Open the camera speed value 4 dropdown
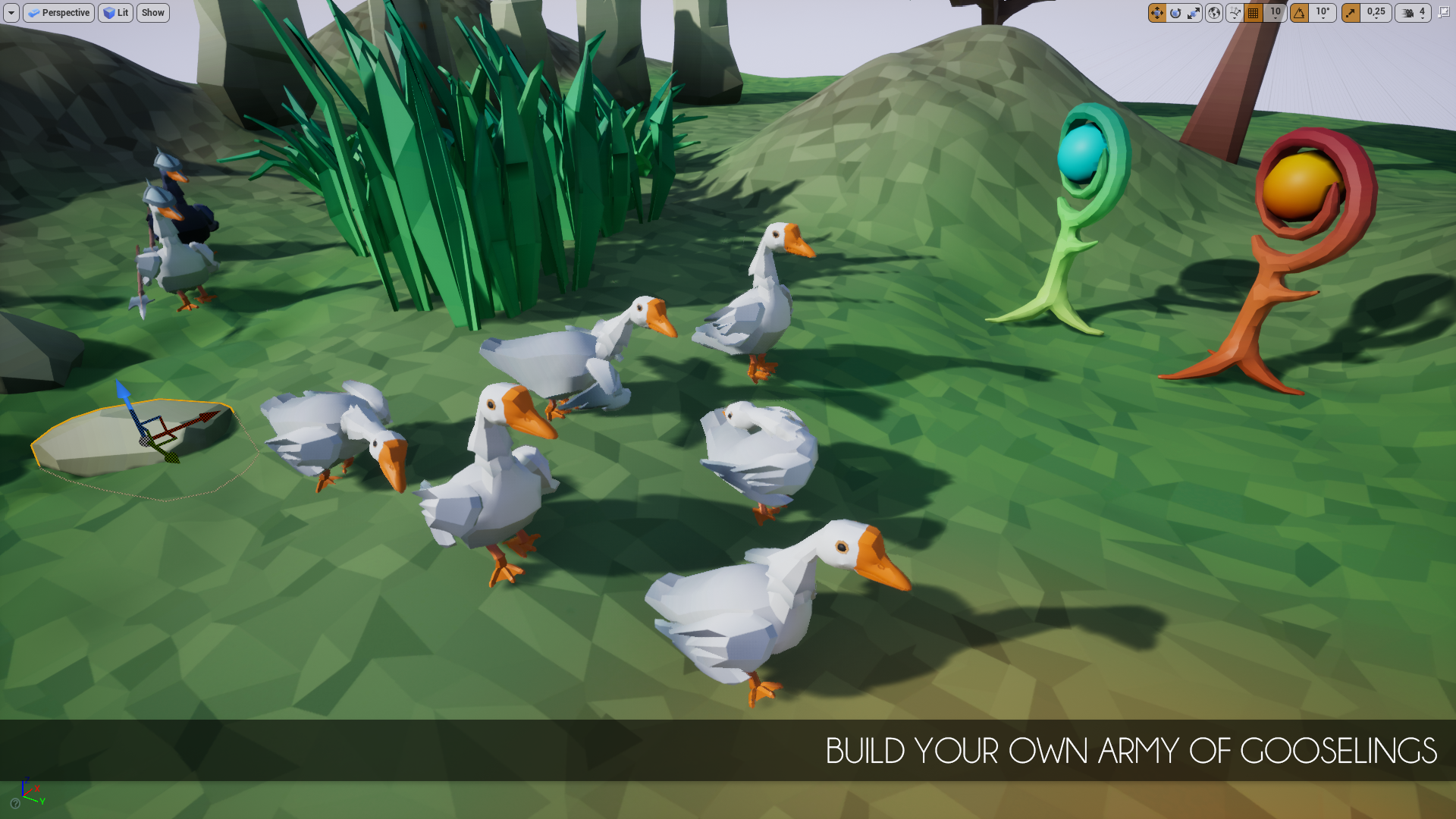This screenshot has height=819, width=1456. pos(1423,13)
